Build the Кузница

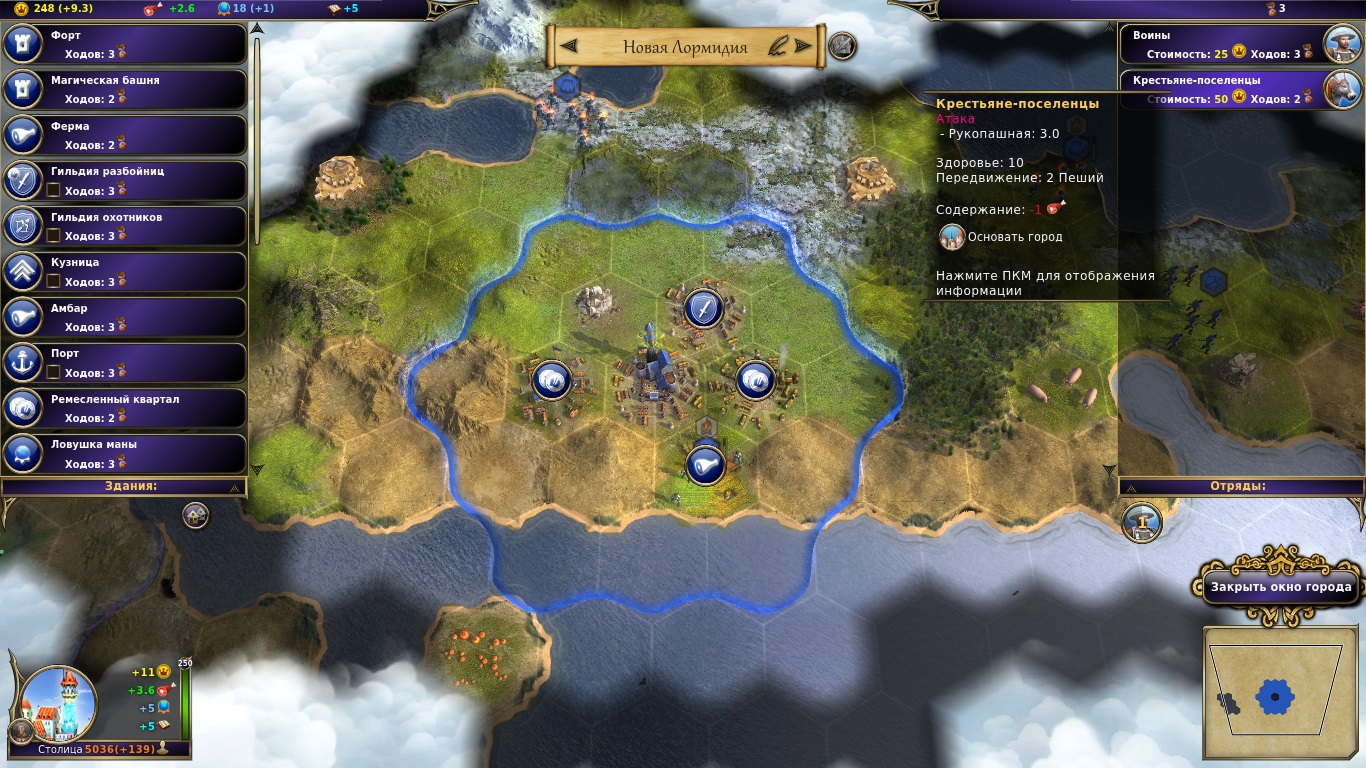pos(125,271)
